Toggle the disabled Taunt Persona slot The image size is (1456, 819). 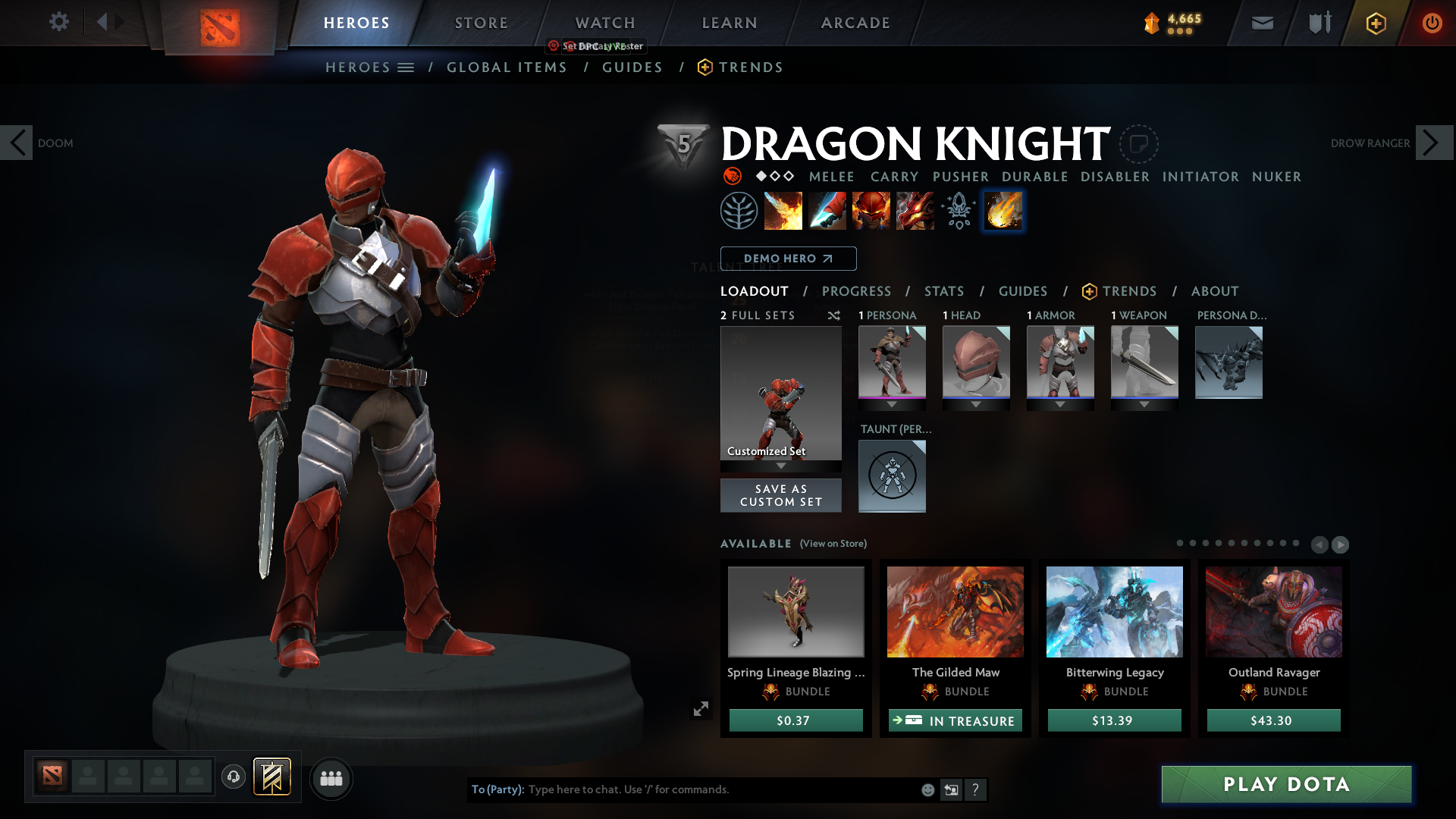point(892,476)
